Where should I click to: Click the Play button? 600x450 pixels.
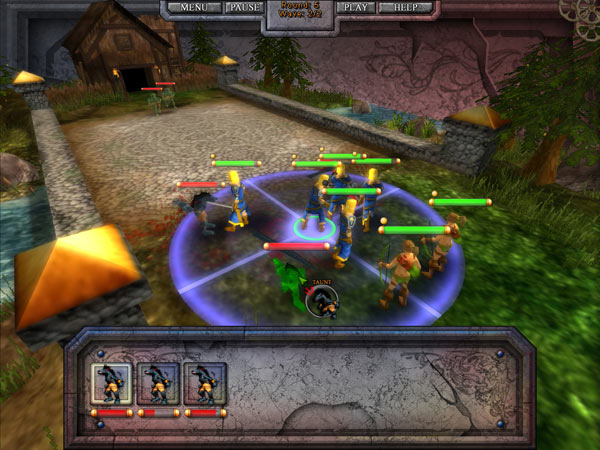(355, 7)
